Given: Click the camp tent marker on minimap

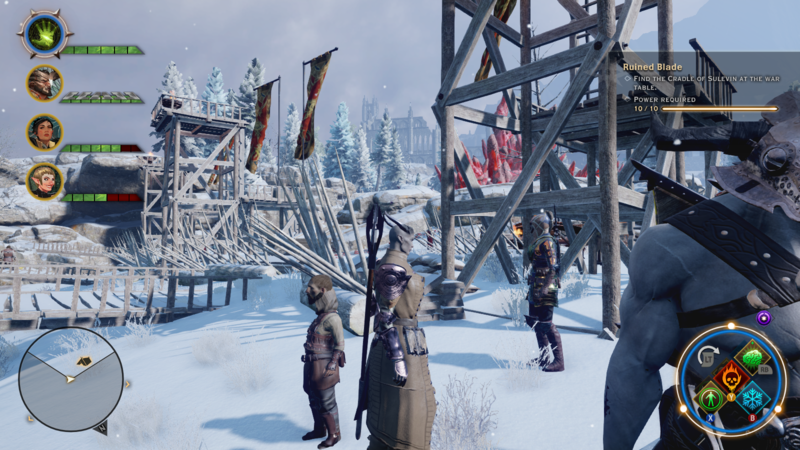Looking at the screenshot, I should click(84, 358).
